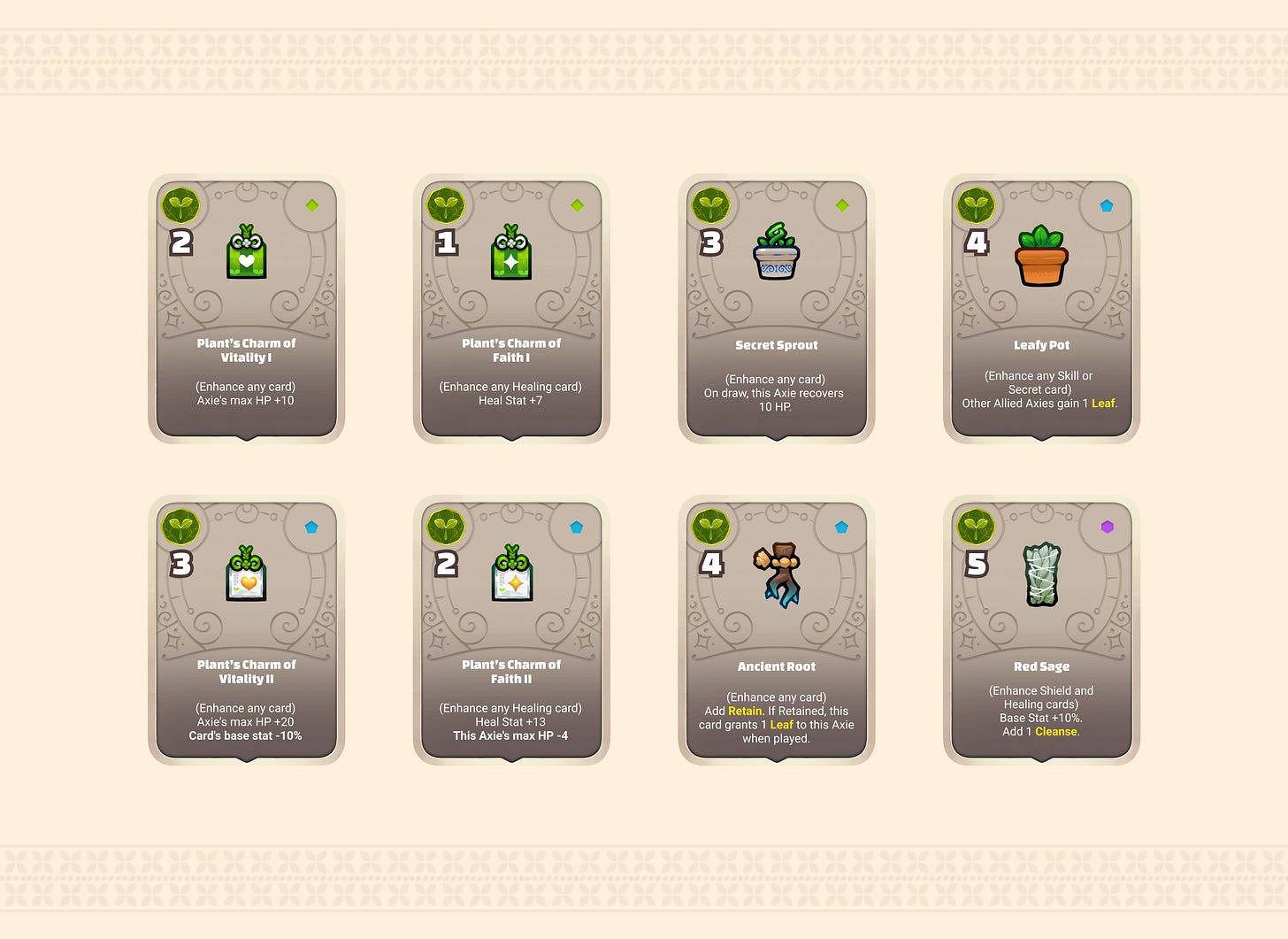1288x939 pixels.
Task: Click the Leaf keyword on Ancient Root
Action: (781, 724)
